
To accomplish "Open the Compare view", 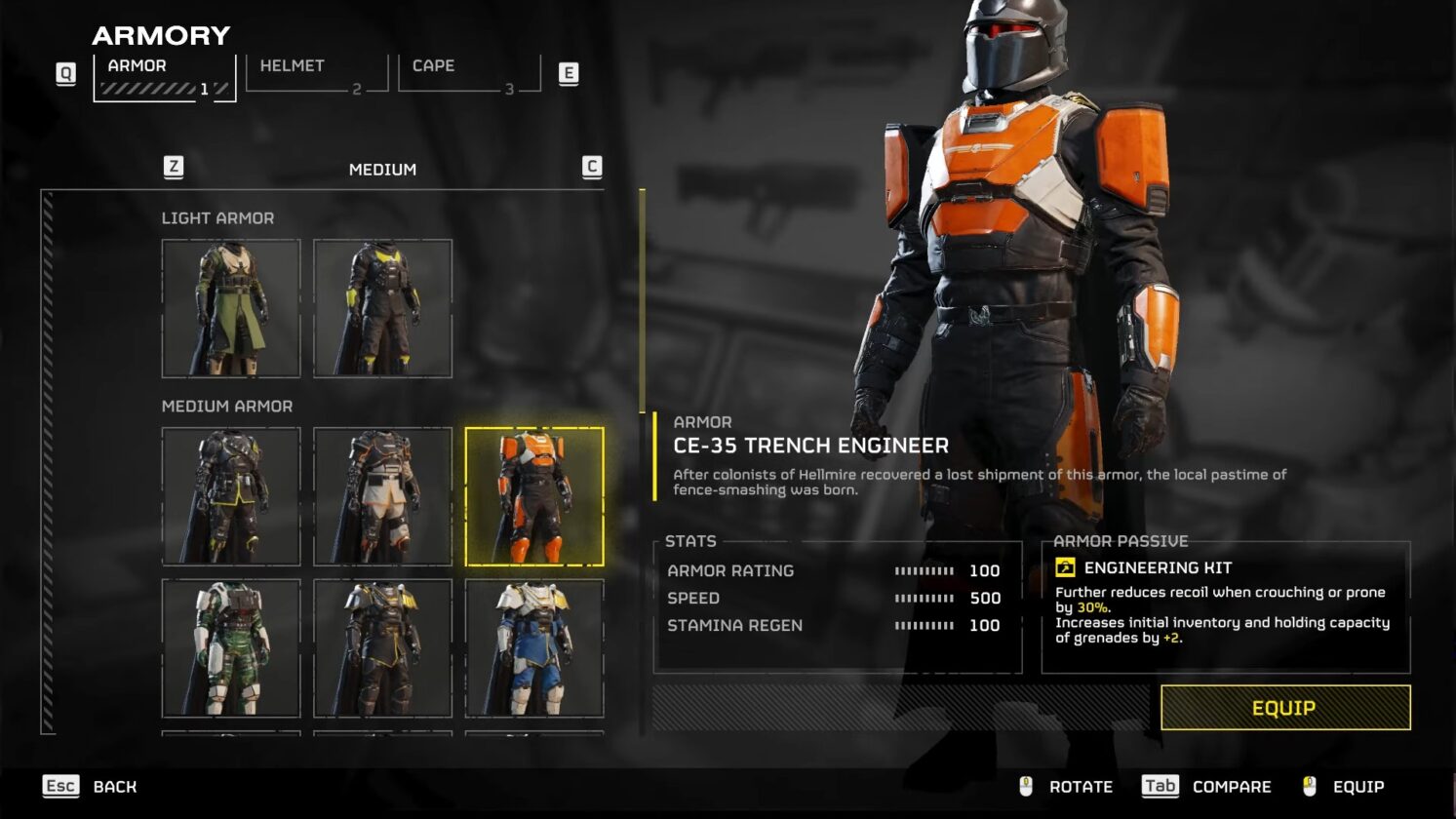I will click(x=1207, y=787).
